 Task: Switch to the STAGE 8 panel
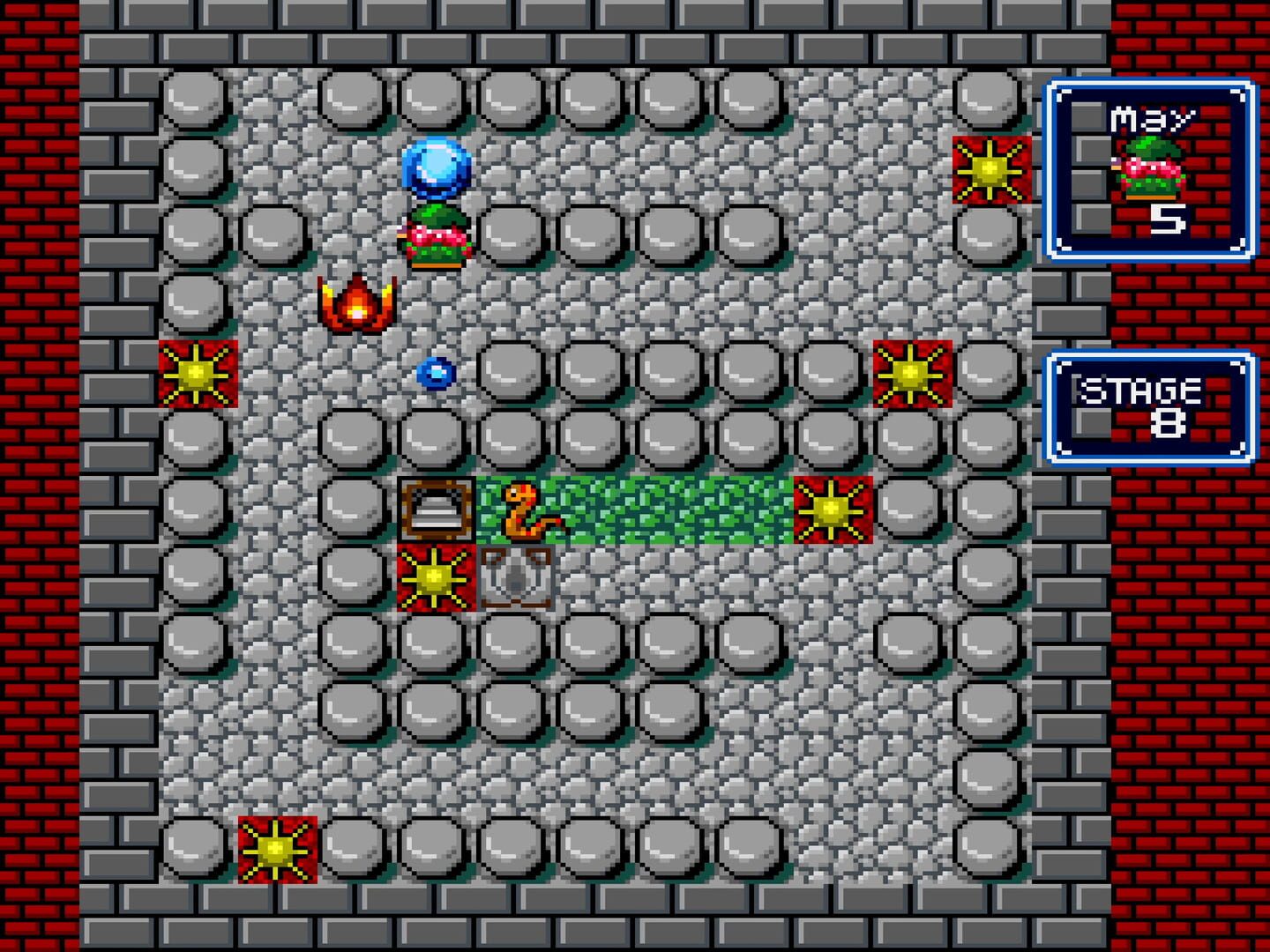1149,405
